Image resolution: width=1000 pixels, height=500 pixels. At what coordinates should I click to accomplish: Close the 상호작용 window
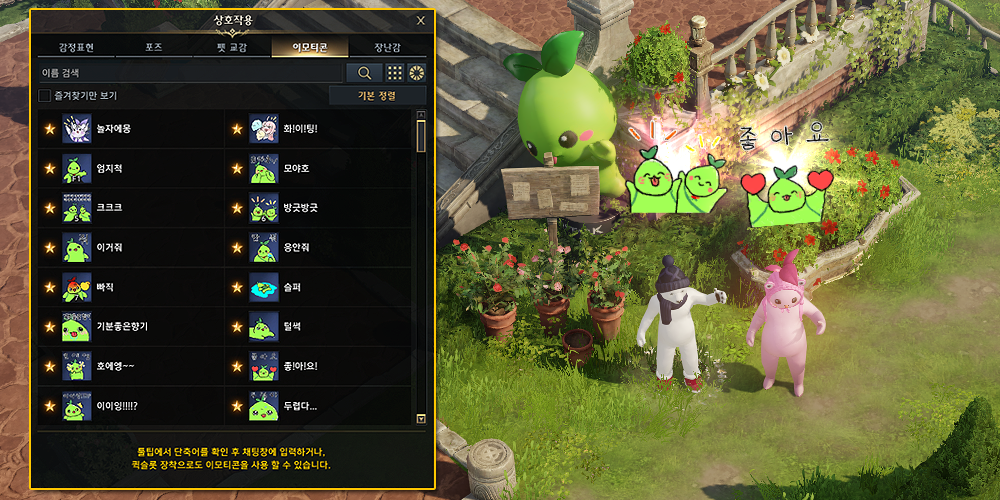click(x=420, y=20)
